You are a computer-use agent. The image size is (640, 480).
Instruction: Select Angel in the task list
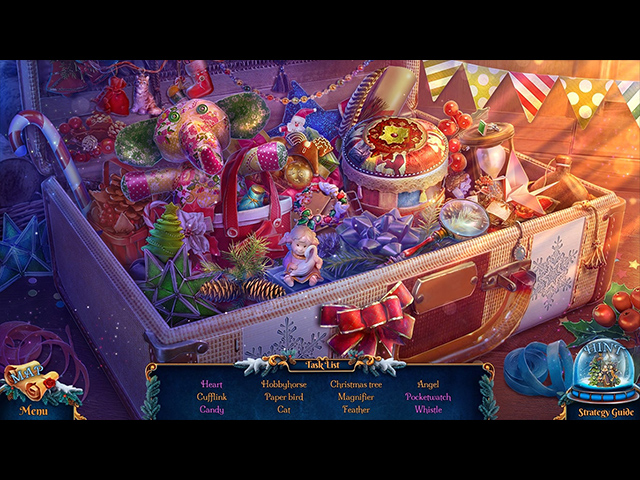click(x=428, y=384)
